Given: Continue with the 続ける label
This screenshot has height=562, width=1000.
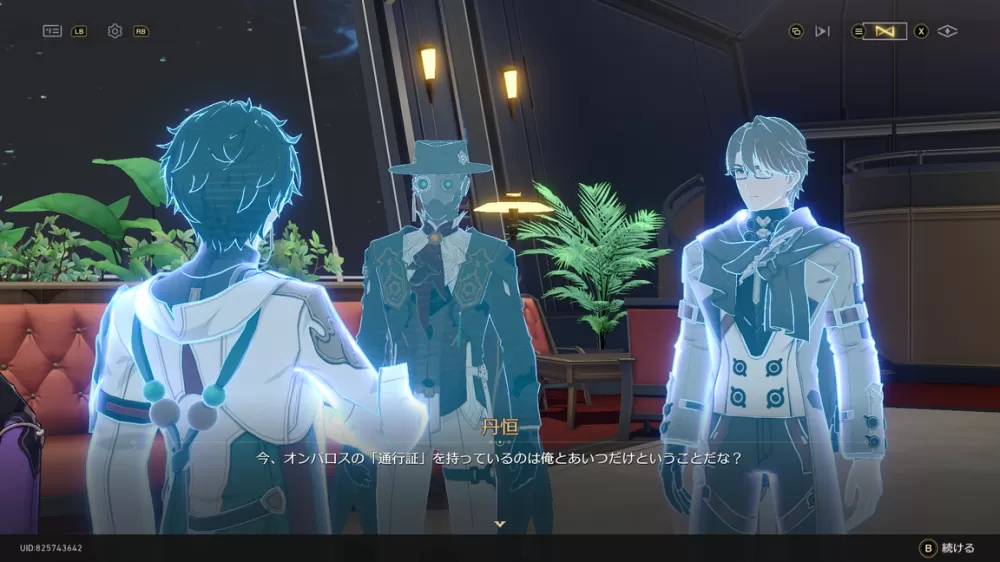Looking at the screenshot, I should pos(957,548).
